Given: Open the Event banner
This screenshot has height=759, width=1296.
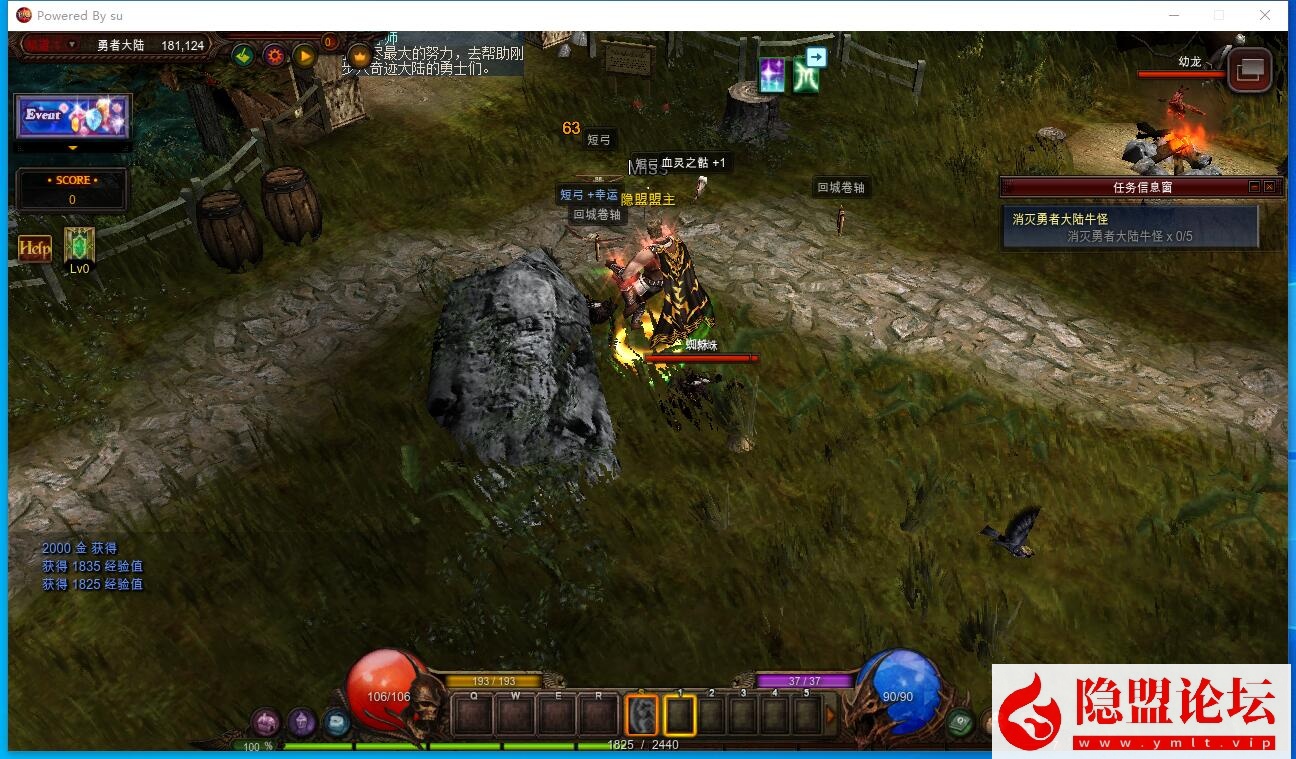Looking at the screenshot, I should [73, 117].
